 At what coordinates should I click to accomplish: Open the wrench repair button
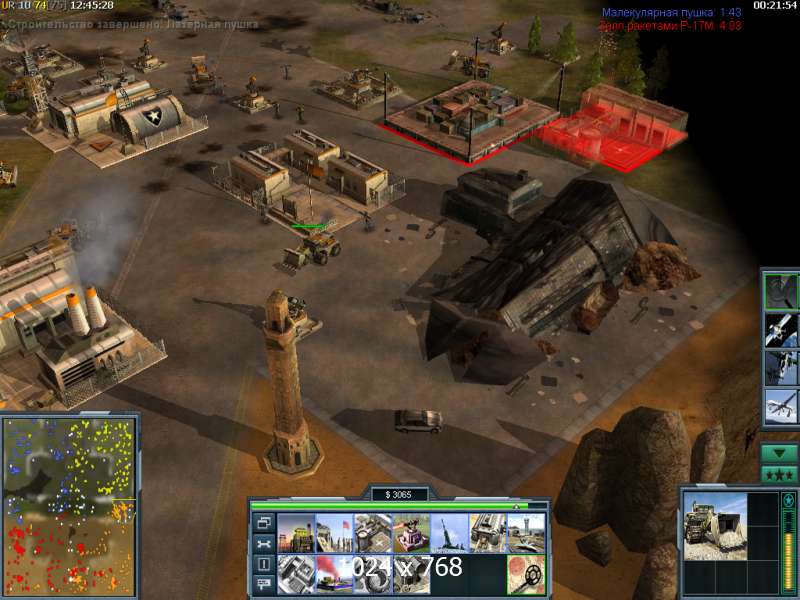(x=264, y=543)
